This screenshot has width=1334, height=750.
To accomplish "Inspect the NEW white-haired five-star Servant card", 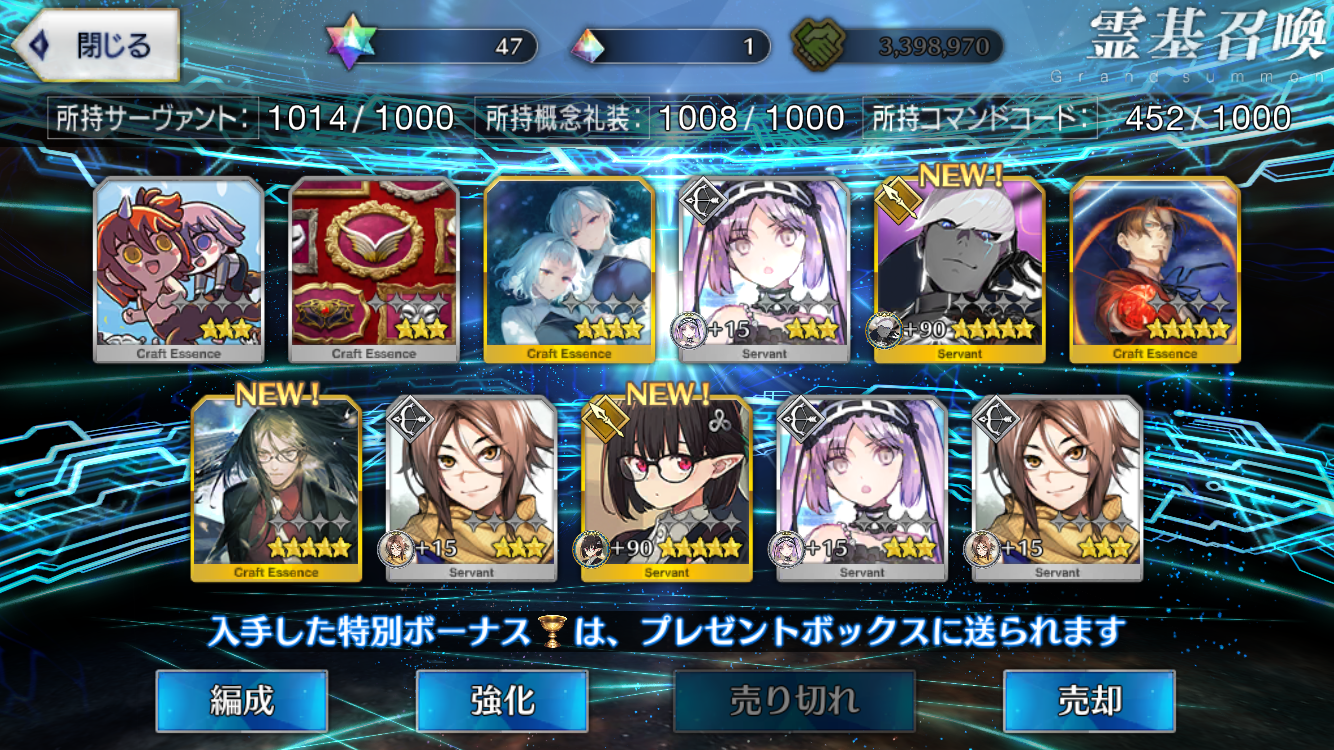I will 960,269.
